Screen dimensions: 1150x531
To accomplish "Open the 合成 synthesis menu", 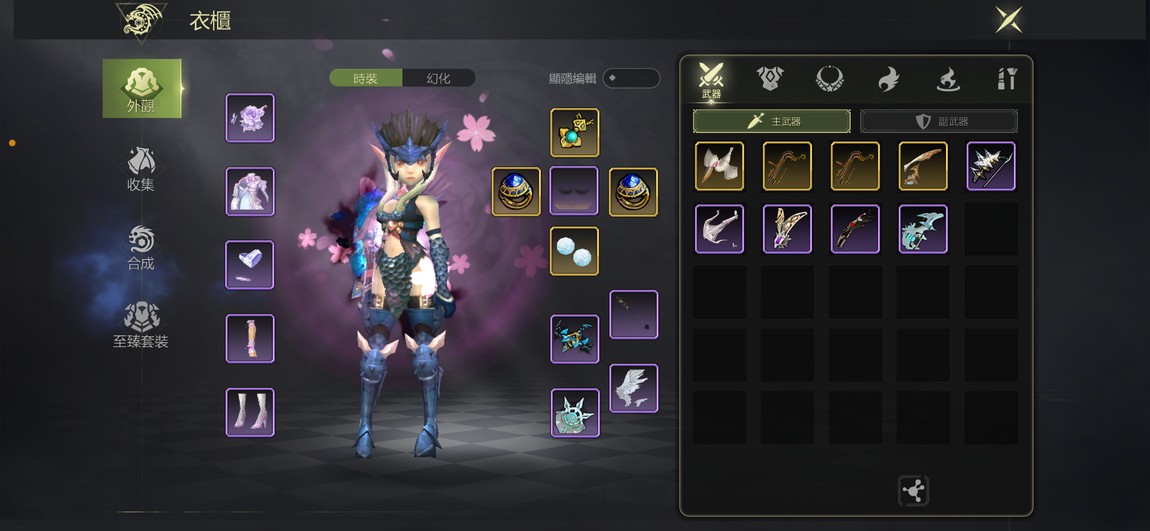I will pos(141,248).
